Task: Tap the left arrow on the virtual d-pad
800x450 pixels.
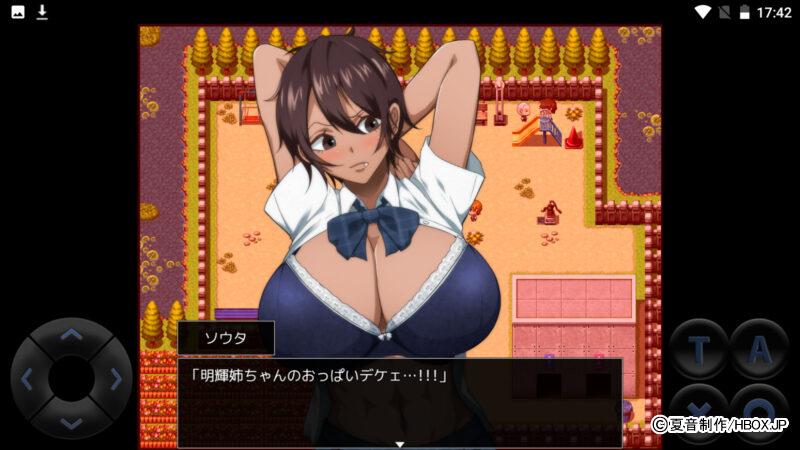Action: click(27, 379)
